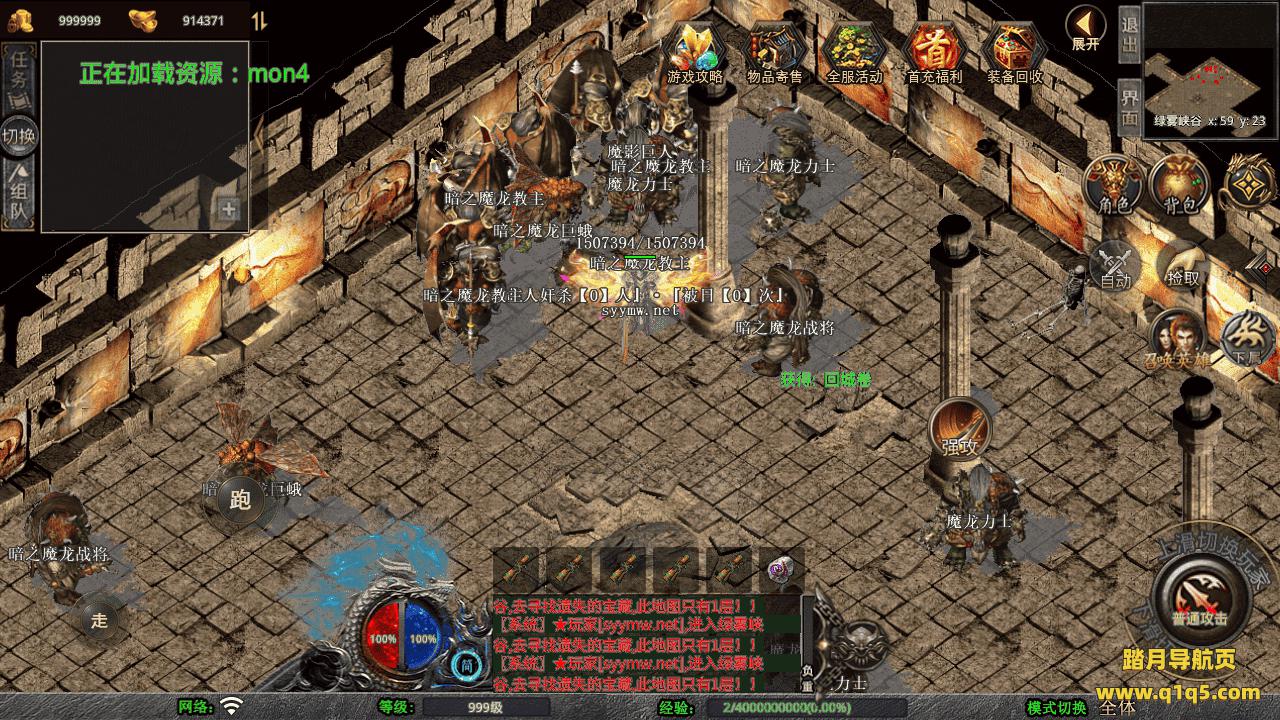Open the 角色 character sheet

(x=1114, y=185)
